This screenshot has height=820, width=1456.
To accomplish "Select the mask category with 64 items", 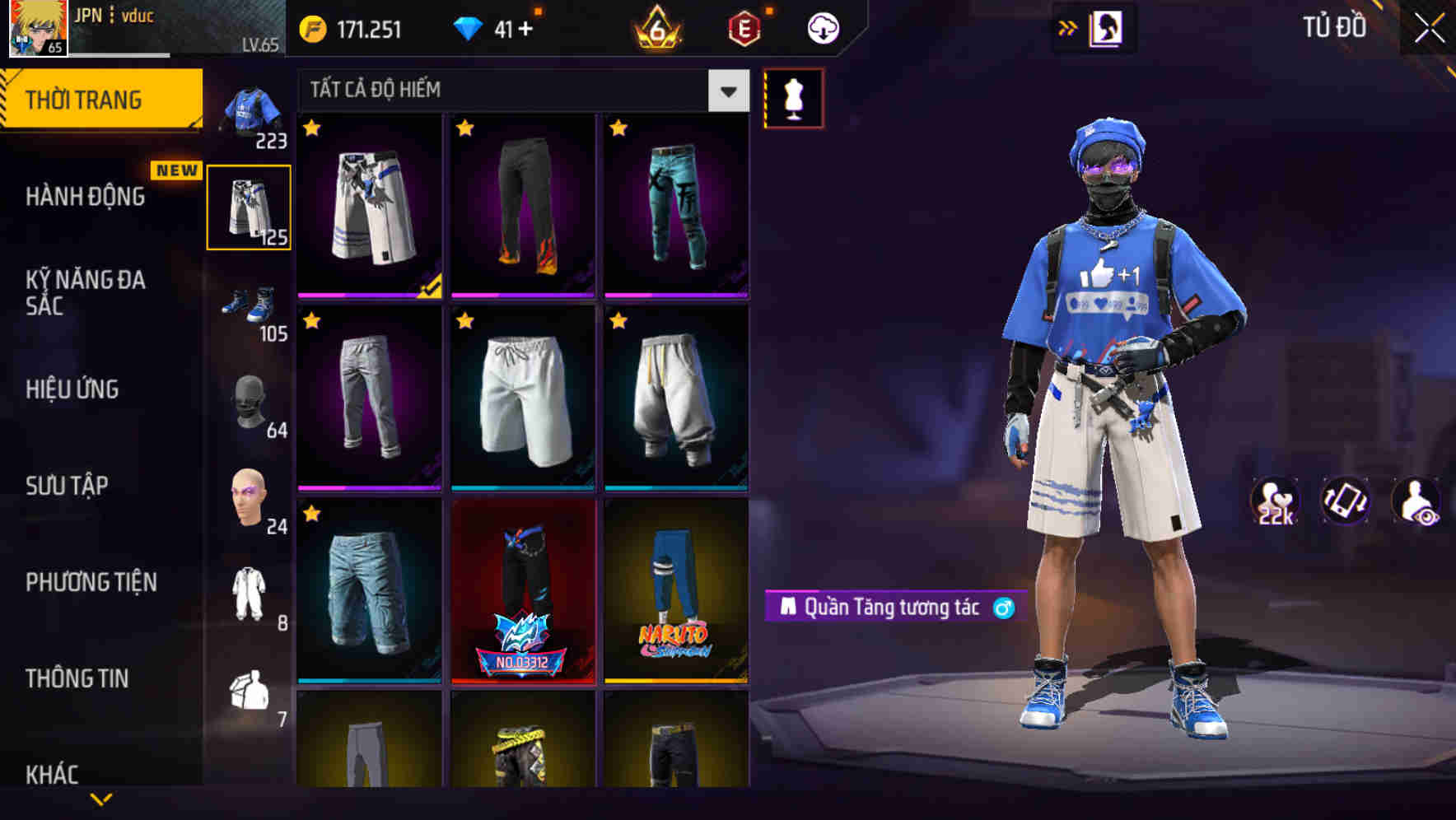I will (x=251, y=401).
